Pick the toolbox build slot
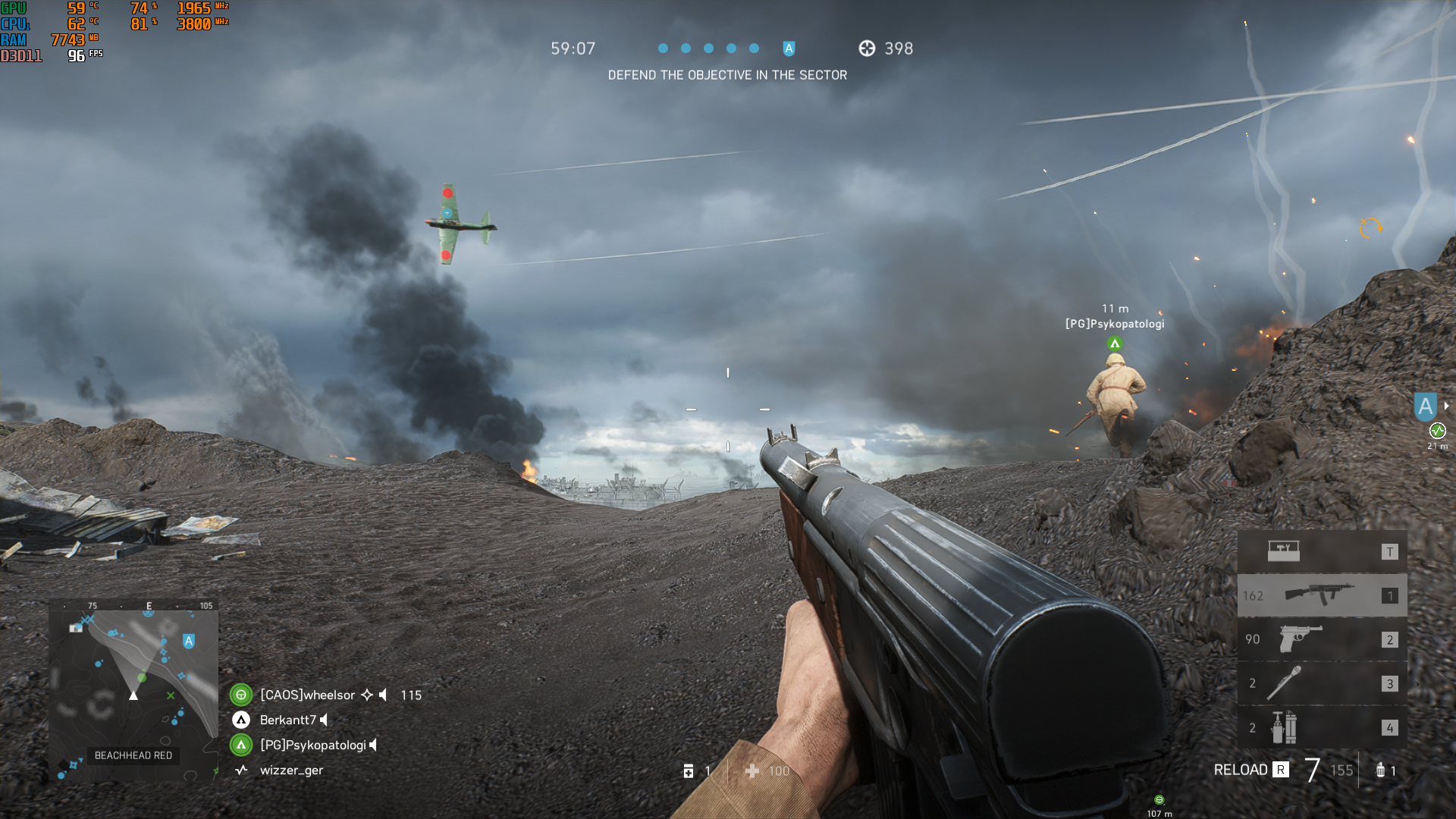The width and height of the screenshot is (1456, 819). [1321, 551]
